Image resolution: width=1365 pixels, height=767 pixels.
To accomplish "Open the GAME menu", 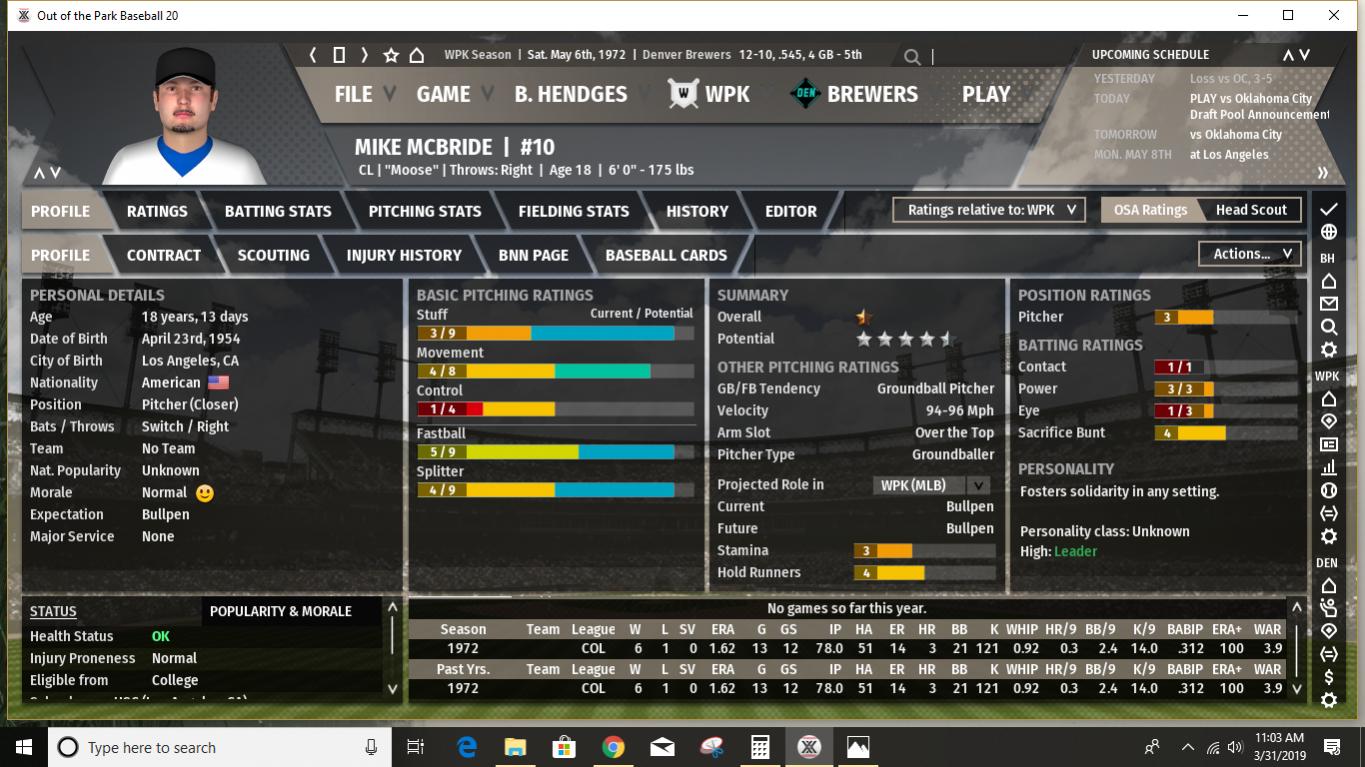I will pyautogui.click(x=443, y=94).
